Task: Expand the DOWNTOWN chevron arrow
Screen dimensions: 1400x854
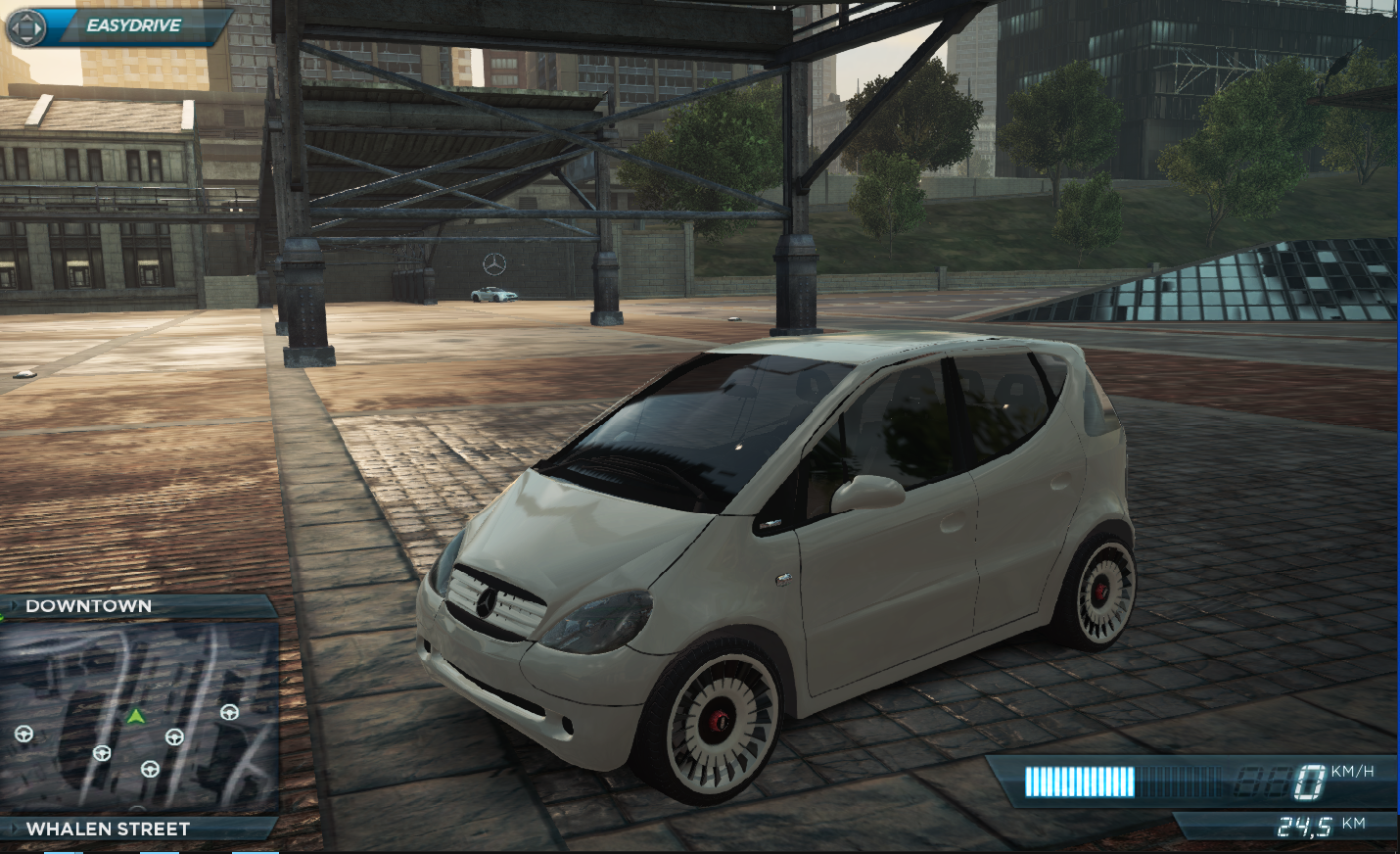Action: (x=13, y=605)
